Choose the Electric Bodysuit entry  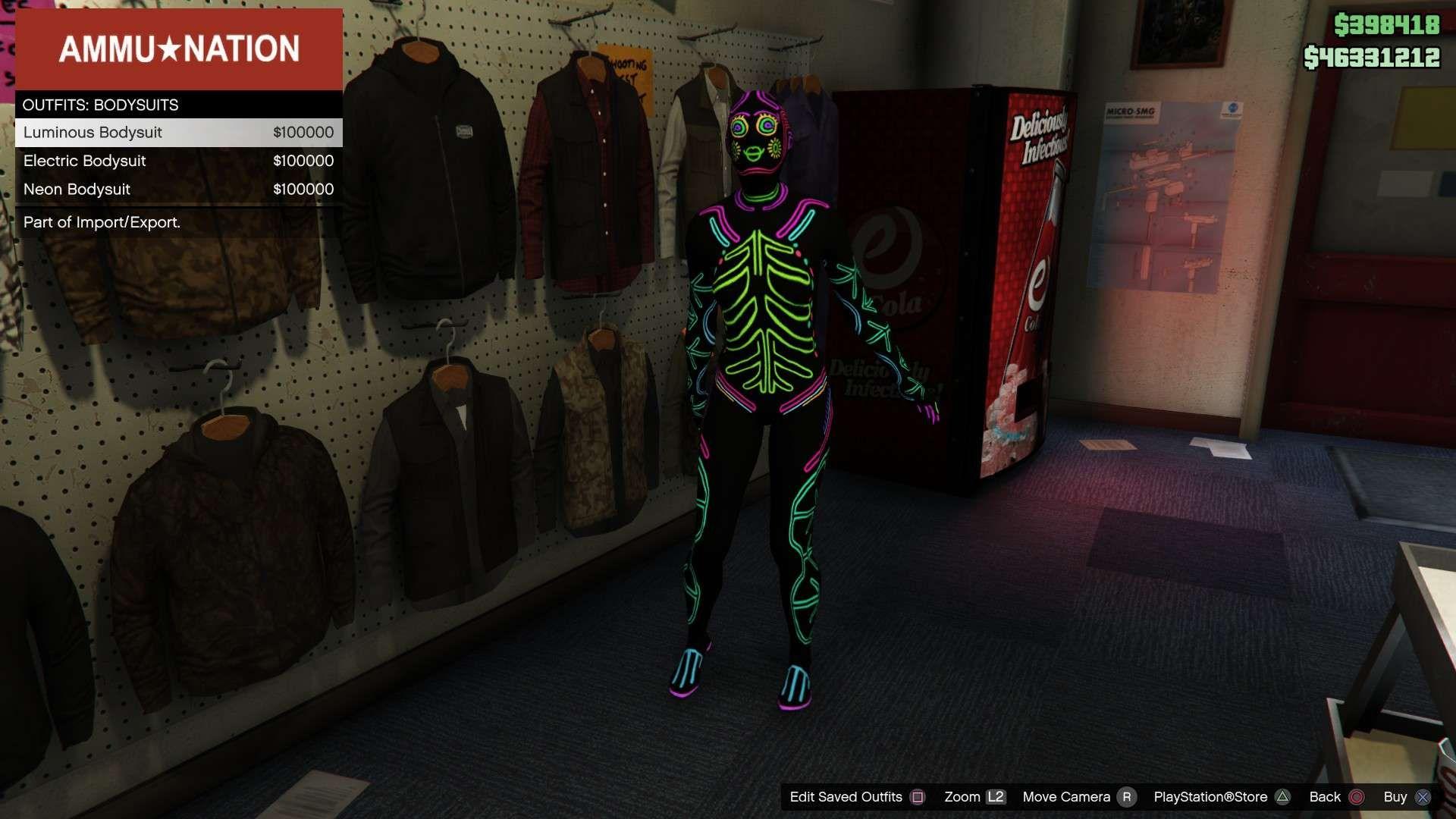coord(178,161)
